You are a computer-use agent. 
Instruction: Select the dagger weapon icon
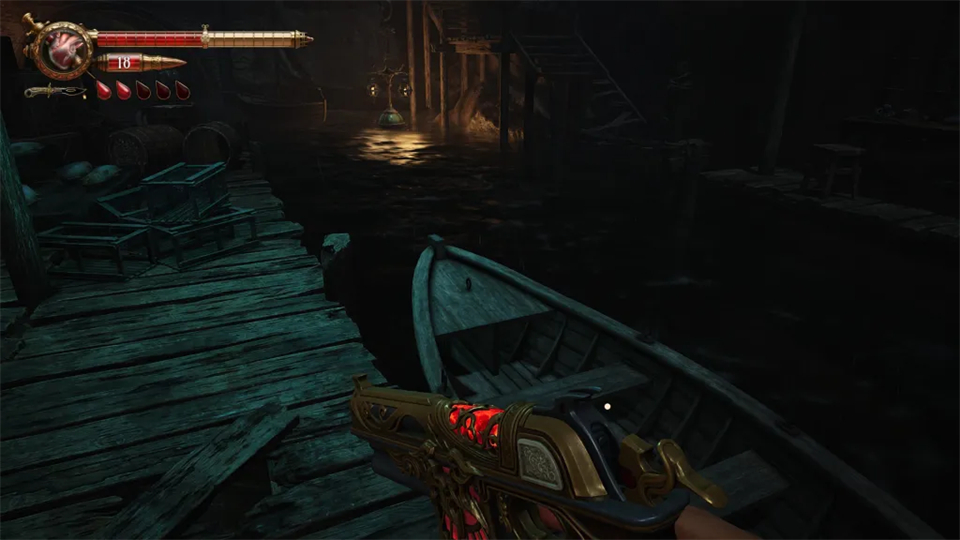(54, 92)
